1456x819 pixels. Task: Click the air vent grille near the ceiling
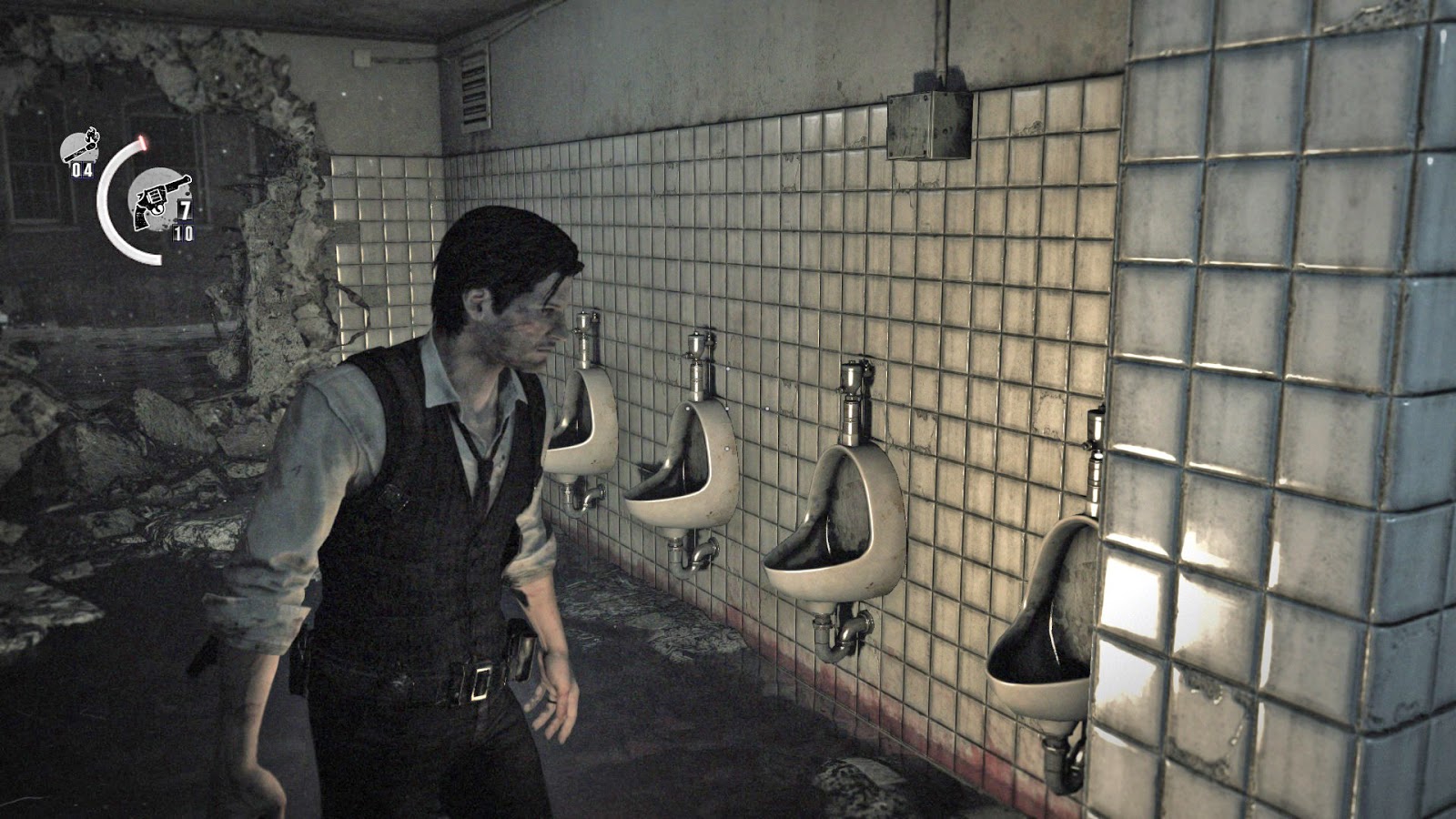click(x=473, y=91)
